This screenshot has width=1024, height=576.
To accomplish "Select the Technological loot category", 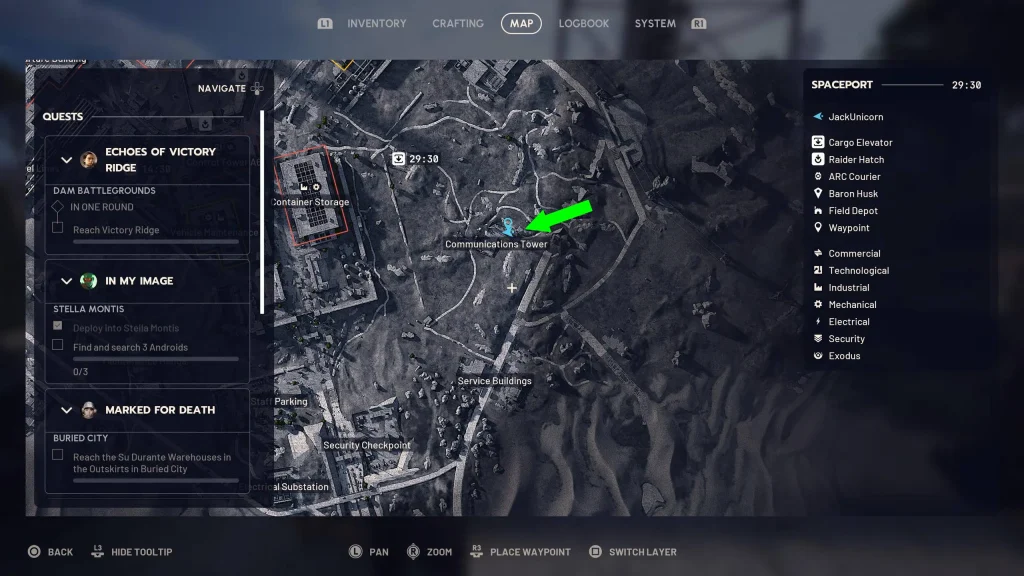I will tap(858, 270).
